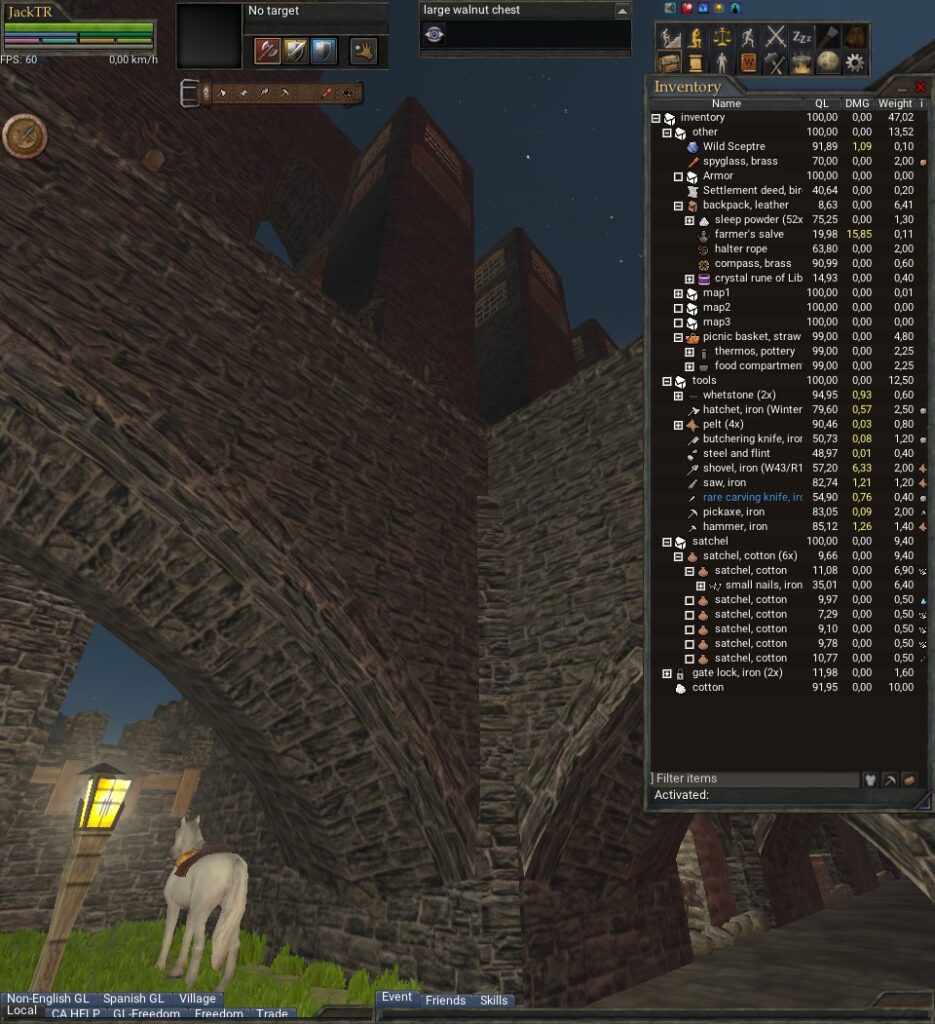Switch to the Village chat tab
935x1024 pixels.
(197, 999)
